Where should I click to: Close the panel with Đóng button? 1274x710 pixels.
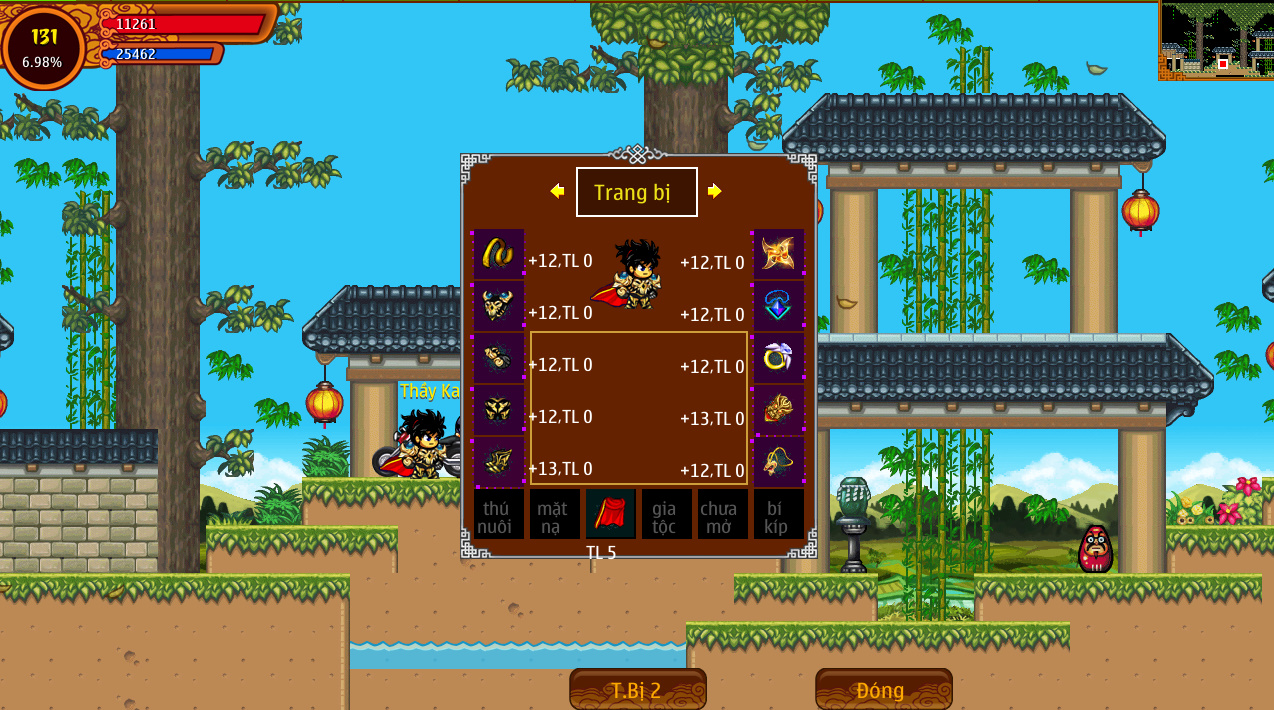coord(883,690)
